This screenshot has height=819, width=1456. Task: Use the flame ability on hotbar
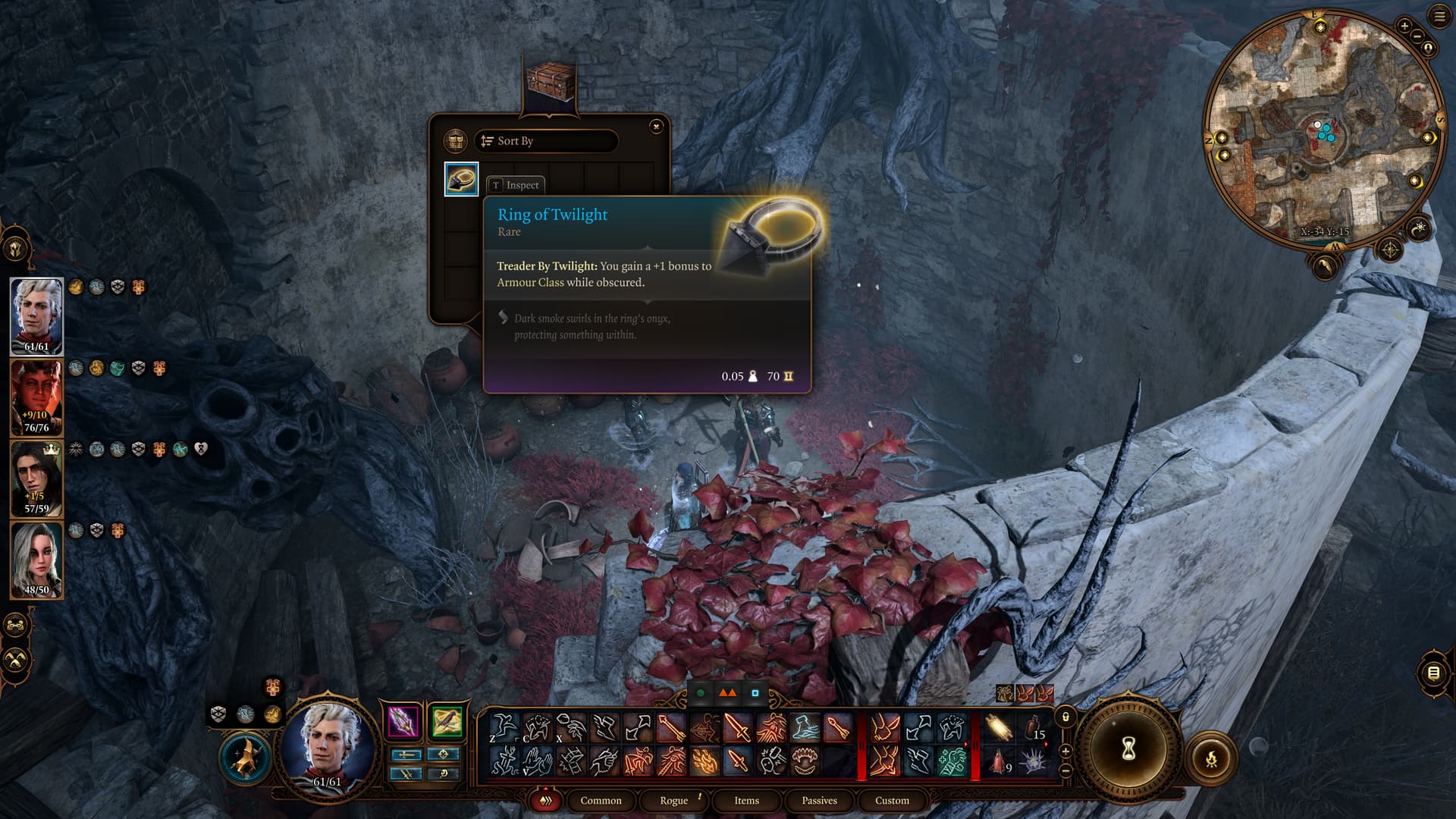tap(704, 761)
